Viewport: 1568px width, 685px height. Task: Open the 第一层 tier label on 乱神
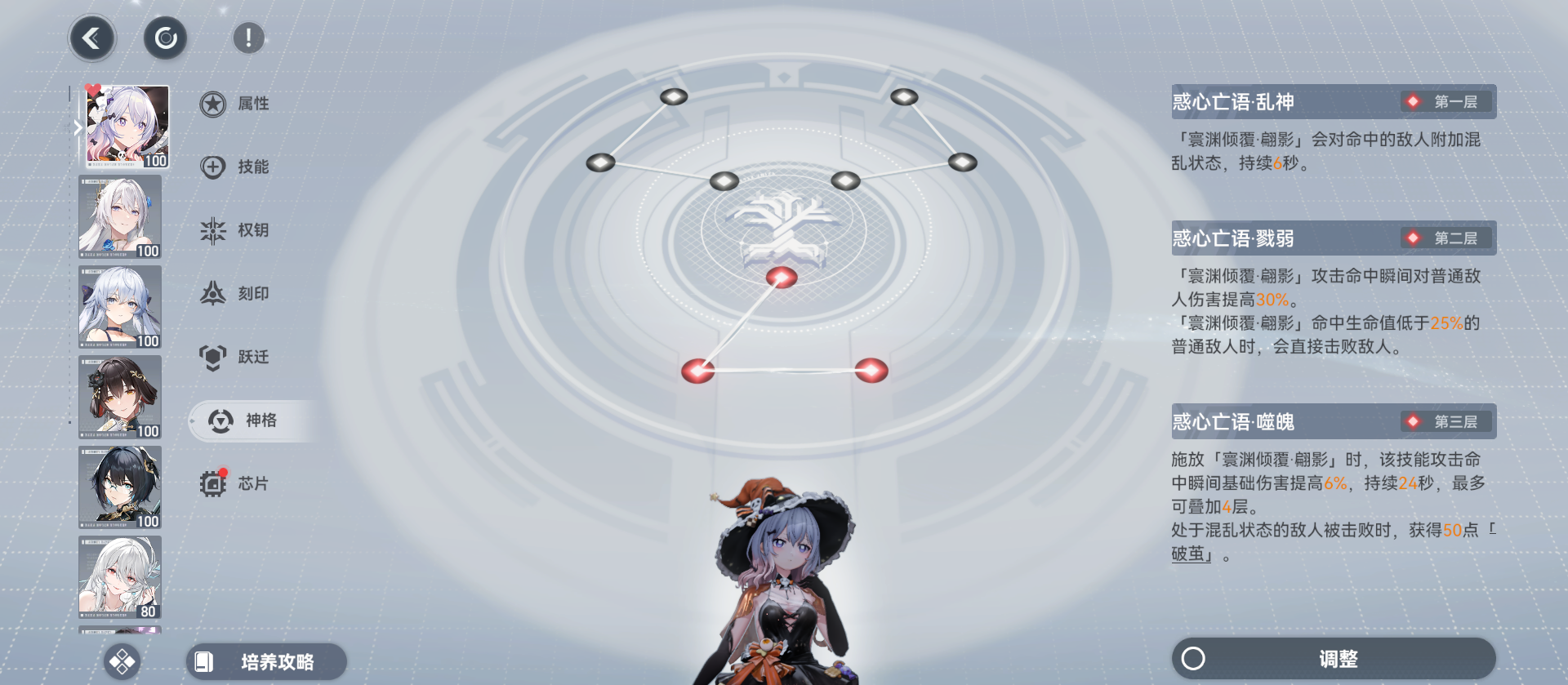coord(1445,101)
